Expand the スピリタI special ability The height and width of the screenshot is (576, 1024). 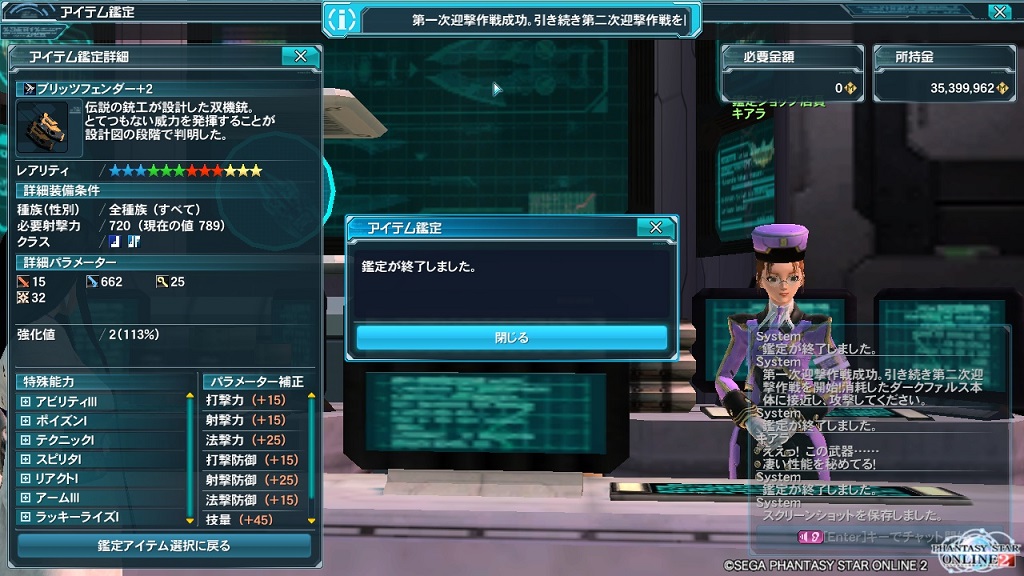pos(26,459)
